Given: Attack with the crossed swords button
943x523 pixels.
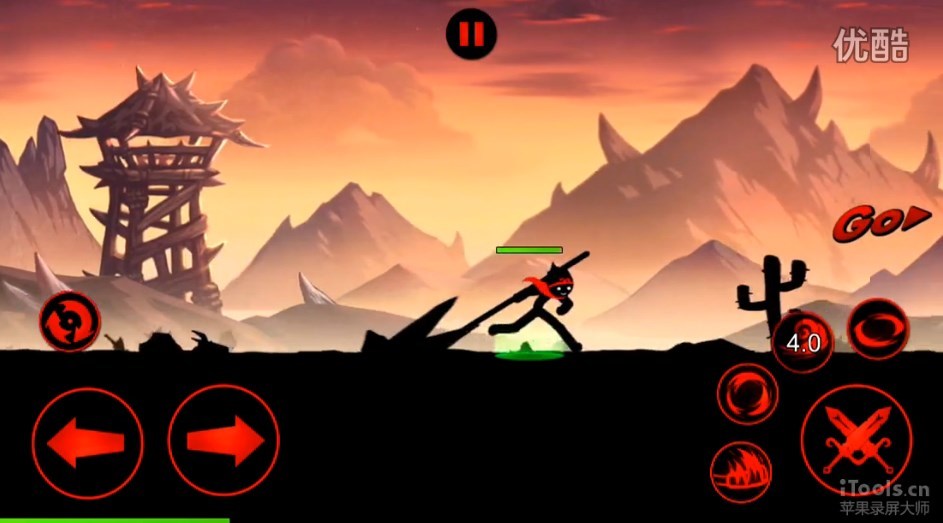Looking at the screenshot, I should [x=856, y=441].
